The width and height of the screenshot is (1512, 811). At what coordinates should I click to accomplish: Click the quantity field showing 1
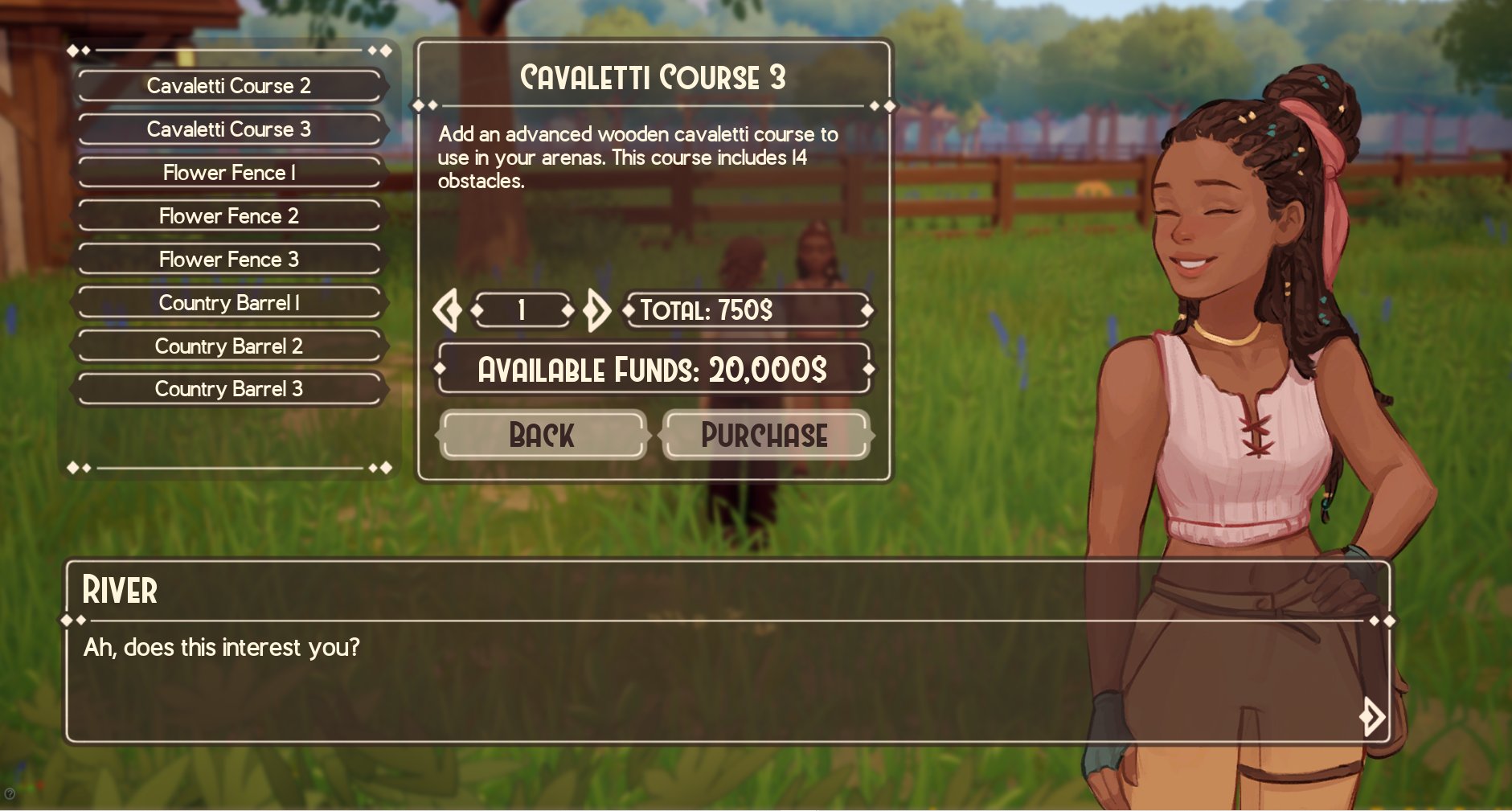pos(521,310)
